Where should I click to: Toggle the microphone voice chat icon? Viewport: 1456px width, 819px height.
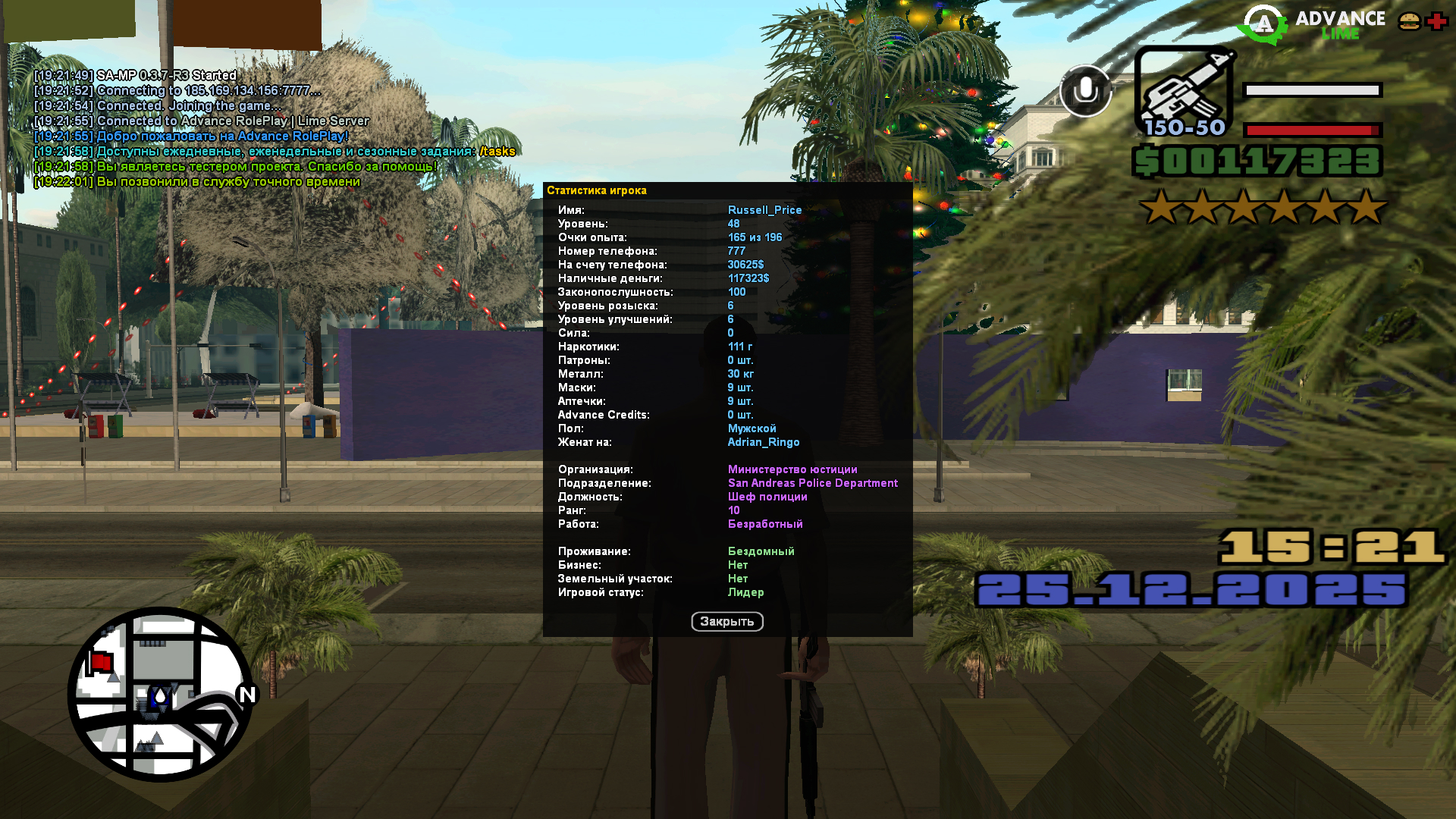pos(1085,91)
